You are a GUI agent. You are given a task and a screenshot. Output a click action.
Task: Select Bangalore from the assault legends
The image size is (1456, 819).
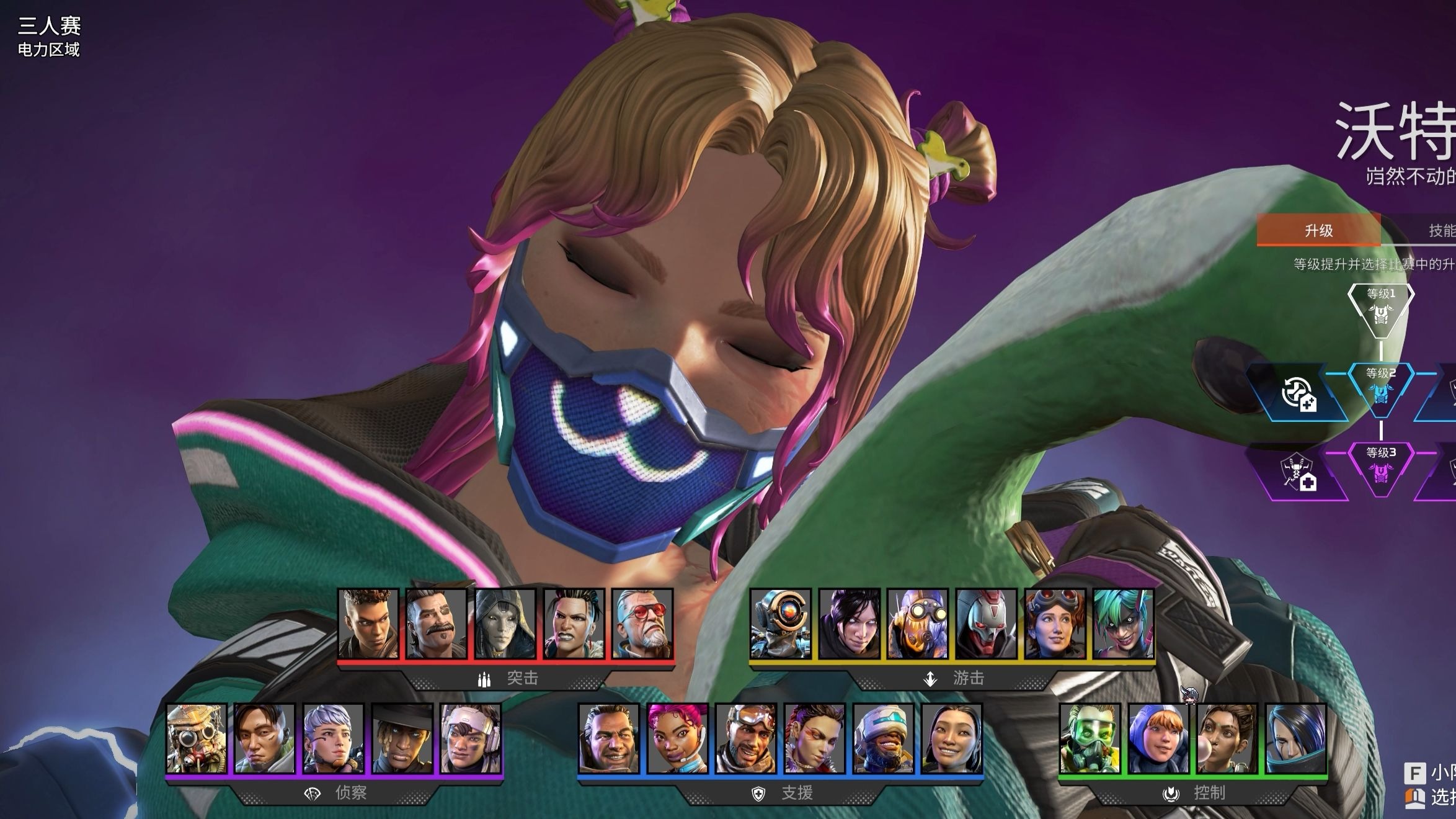point(368,624)
